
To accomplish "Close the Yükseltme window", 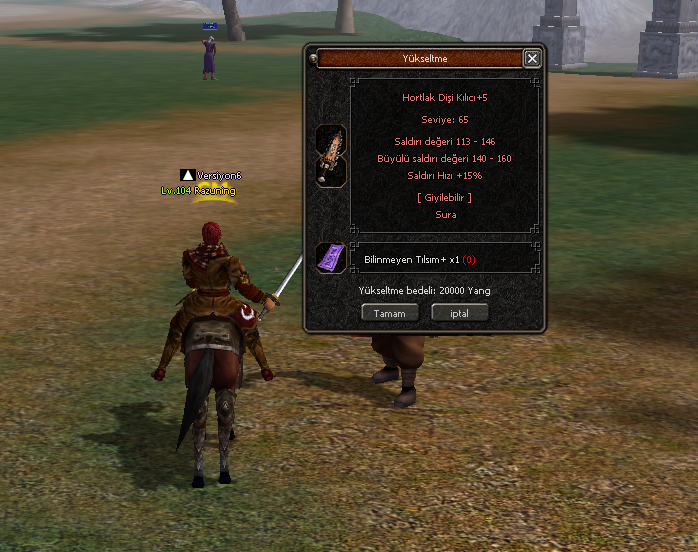I will click(532, 59).
